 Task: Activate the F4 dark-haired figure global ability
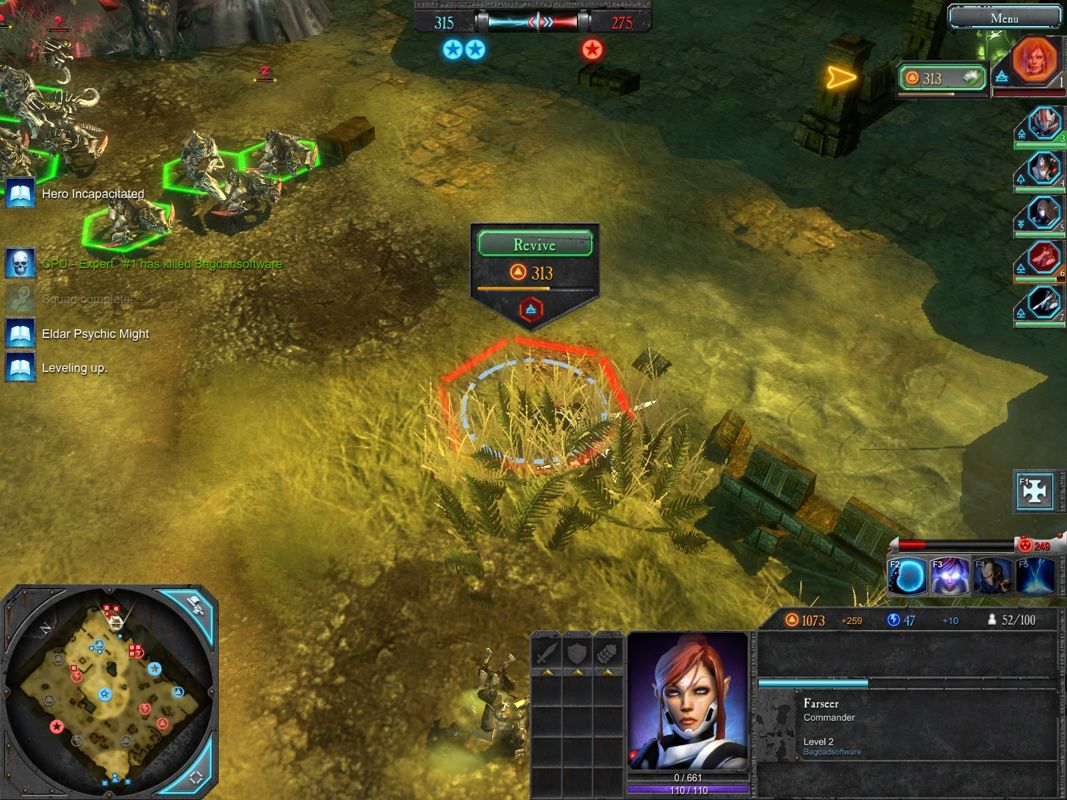point(992,577)
